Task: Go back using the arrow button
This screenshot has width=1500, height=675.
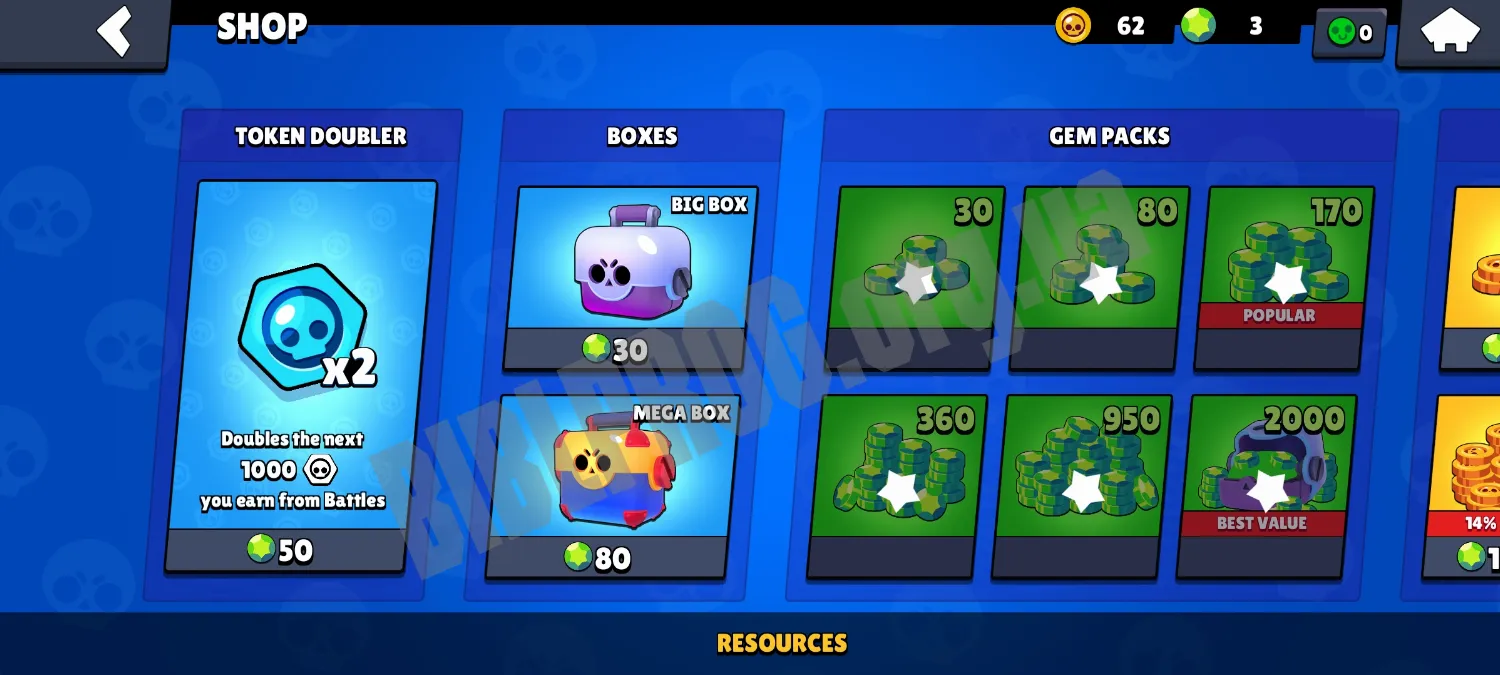Action: (114, 32)
